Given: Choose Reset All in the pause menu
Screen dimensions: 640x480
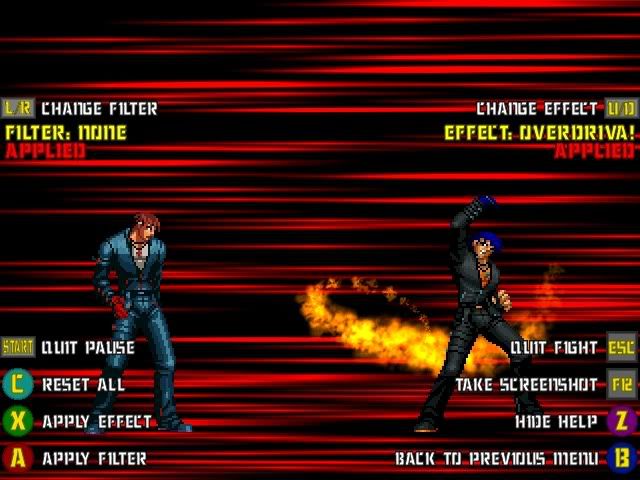Looking at the screenshot, I should pyautogui.click(x=83, y=385).
